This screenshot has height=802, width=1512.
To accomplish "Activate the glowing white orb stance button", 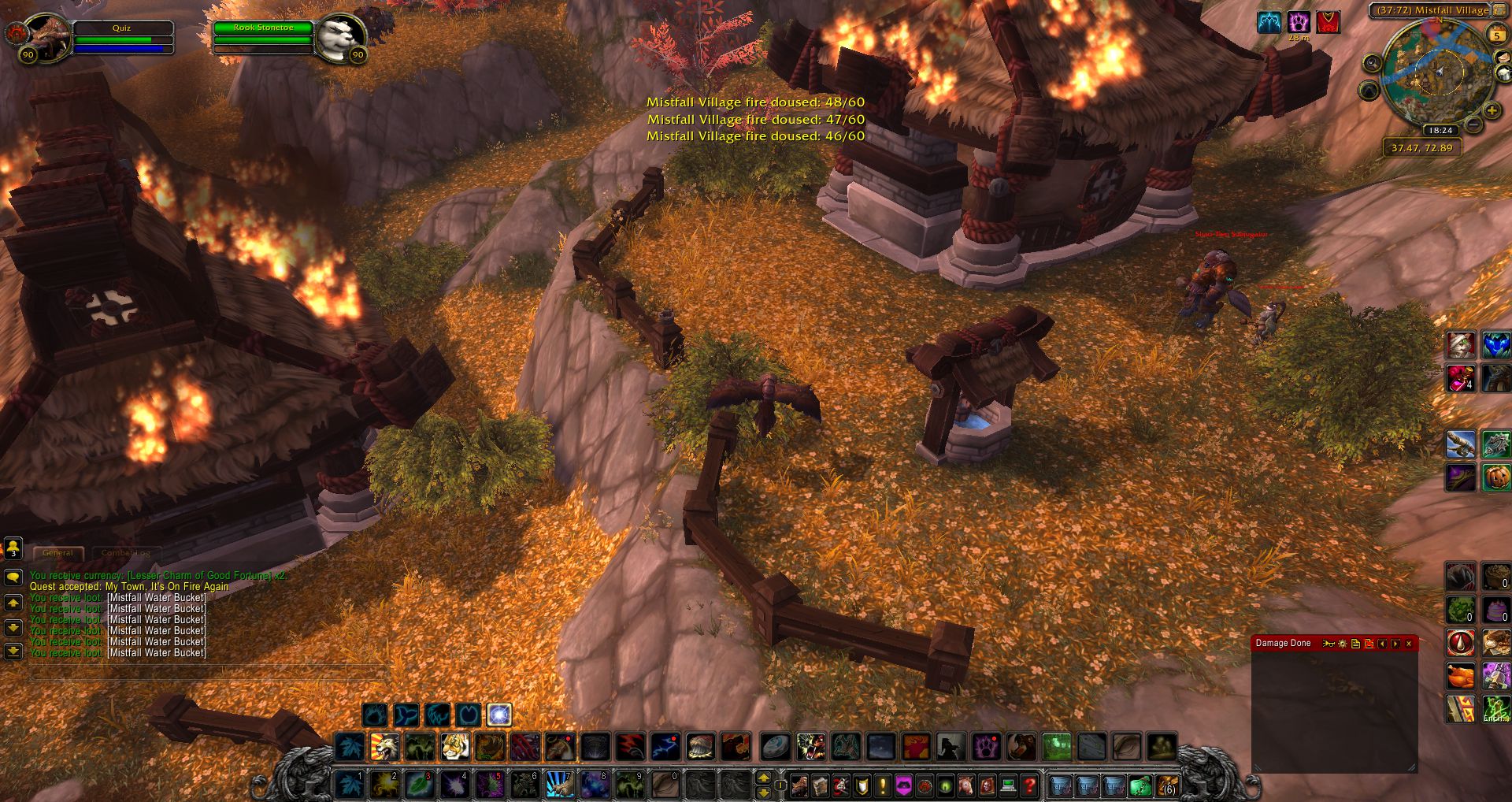I will point(499,715).
